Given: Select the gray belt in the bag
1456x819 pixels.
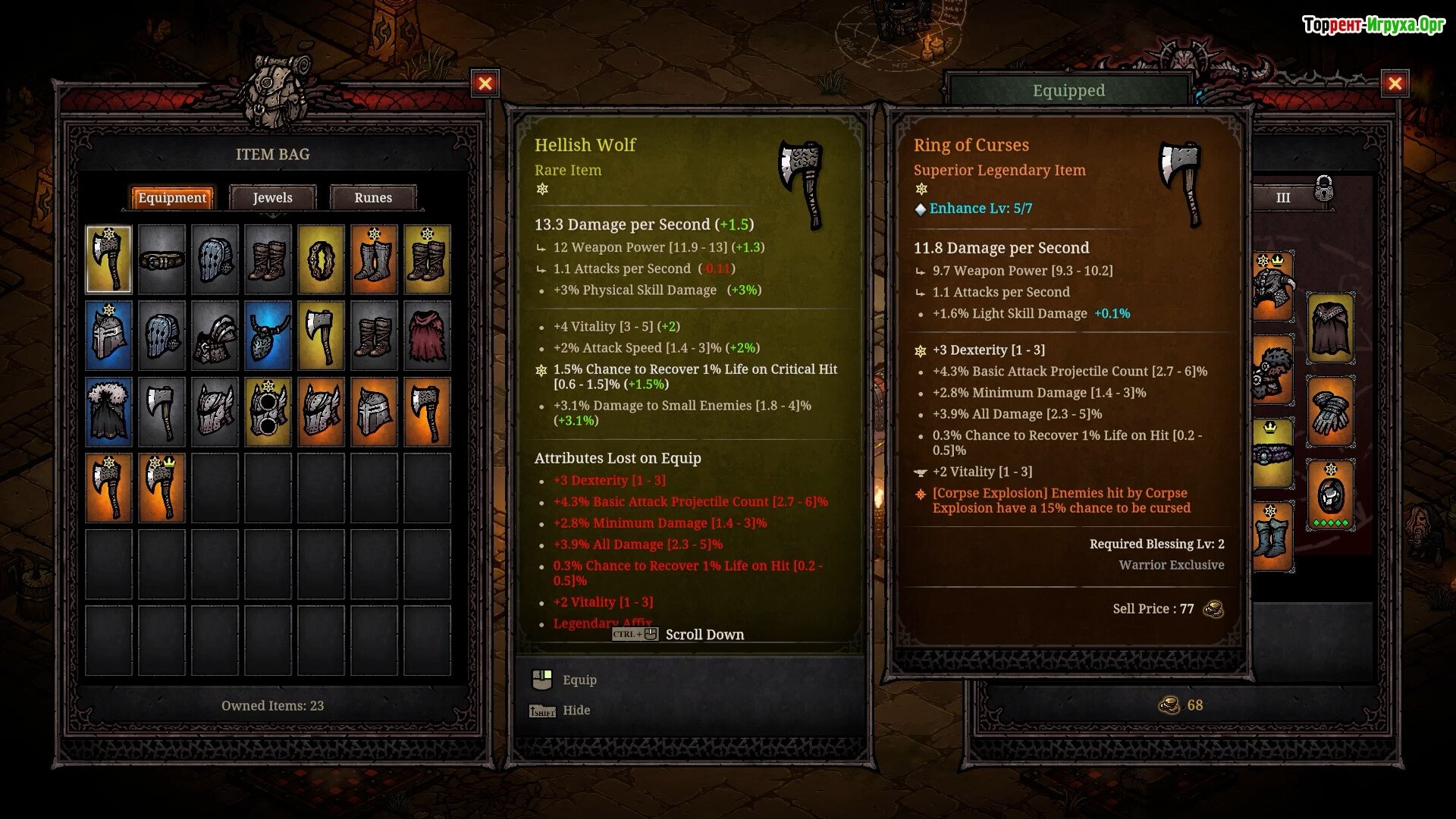Looking at the screenshot, I should tap(162, 260).
